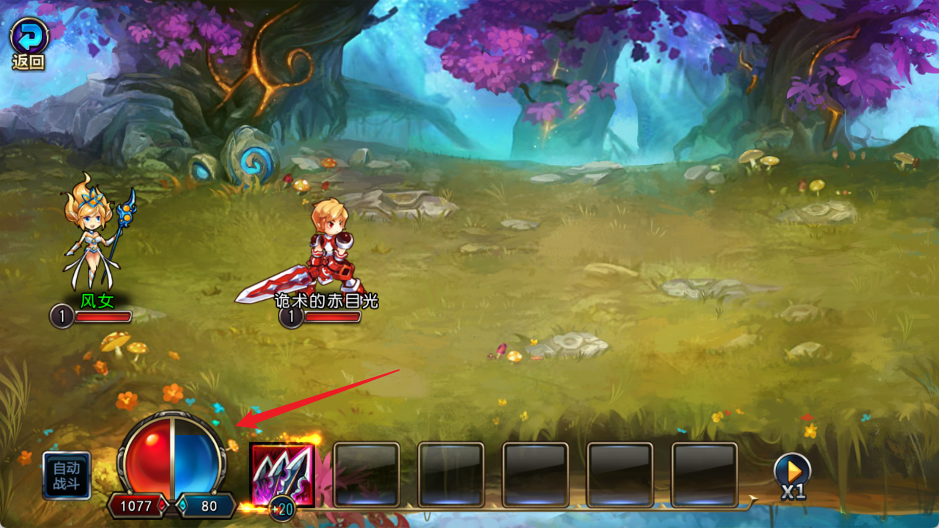The height and width of the screenshot is (528, 939).
Task: Change the X1 battle speed
Action: [x=792, y=474]
